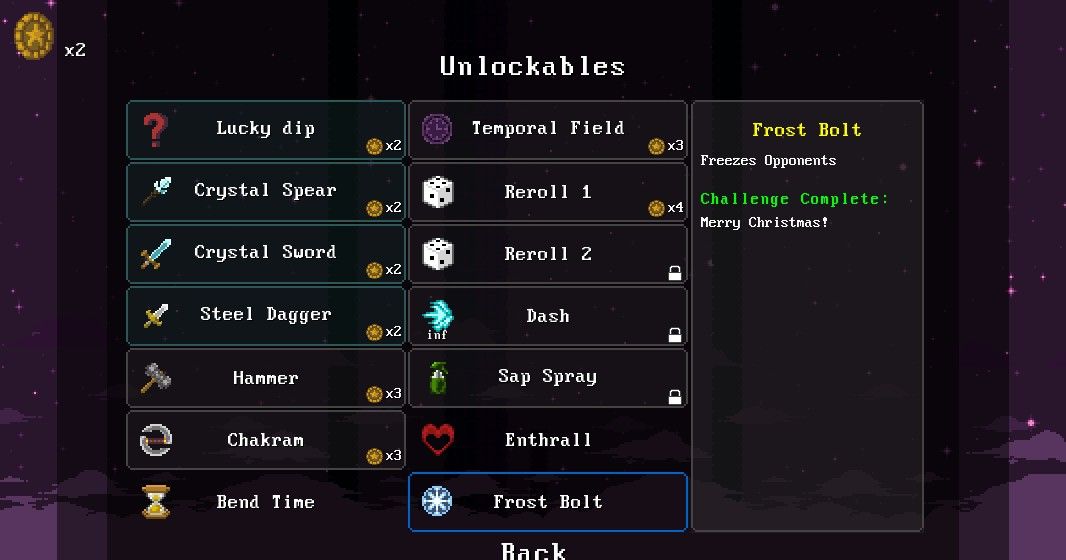Select the Frost Bolt entry

(x=547, y=502)
